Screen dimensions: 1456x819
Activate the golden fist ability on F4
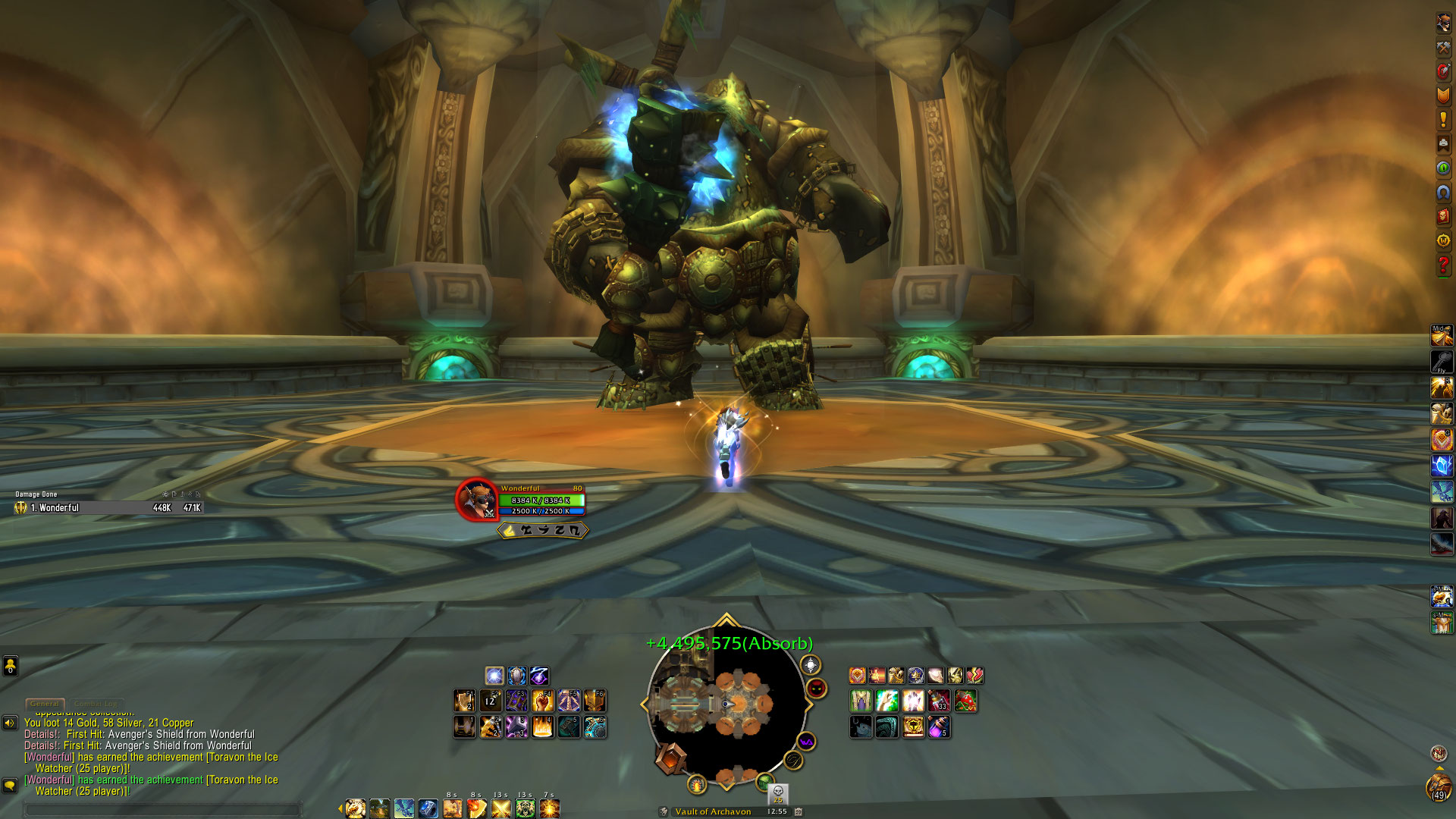[x=543, y=701]
